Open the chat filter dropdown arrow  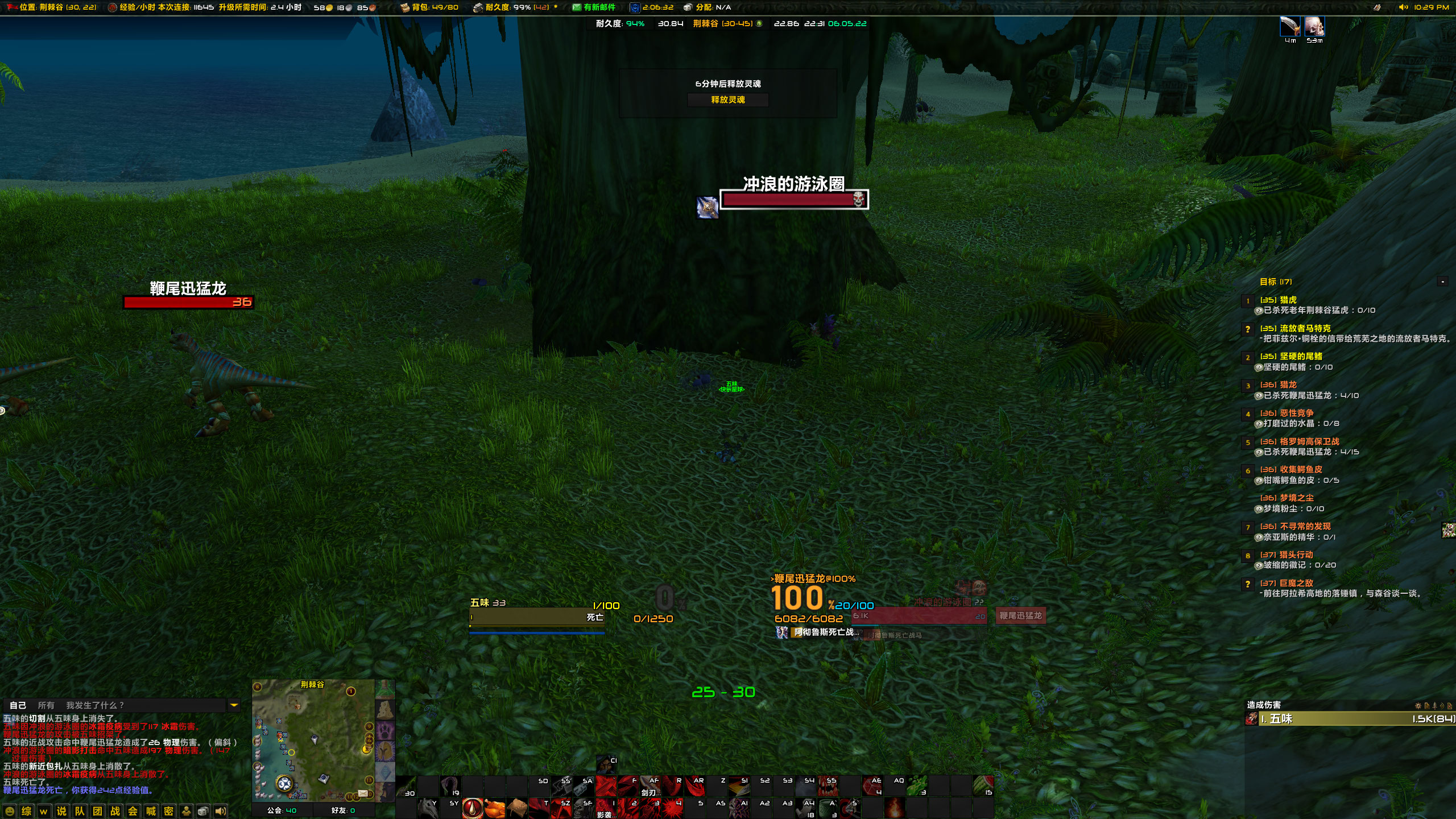233,705
